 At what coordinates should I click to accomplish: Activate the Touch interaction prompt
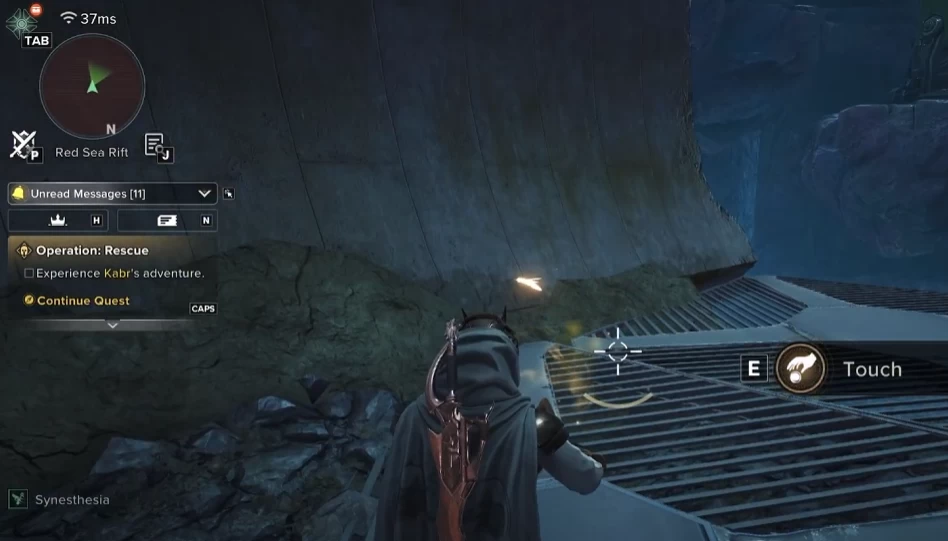(801, 369)
